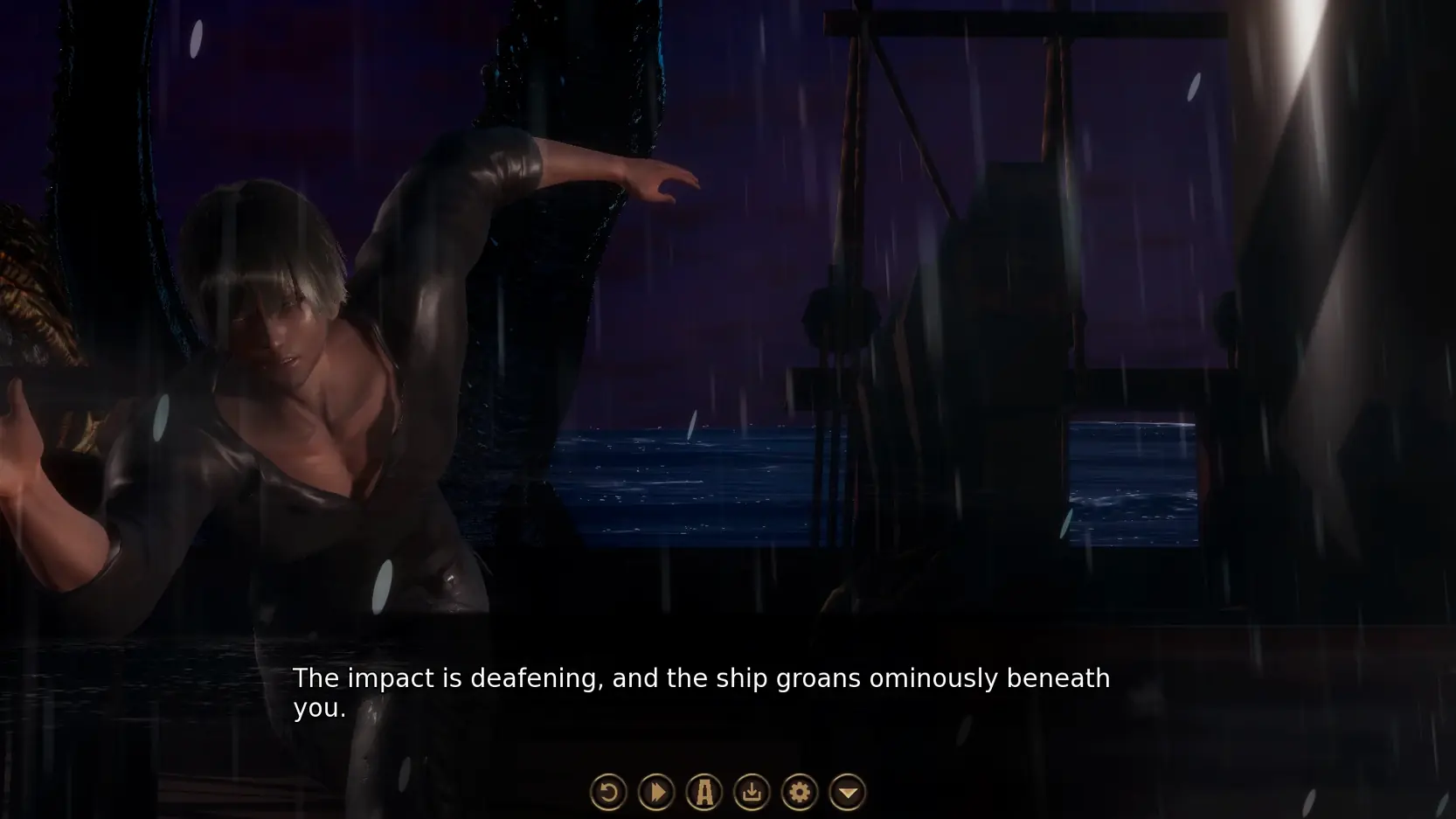
Task: Click the rollback arrow button
Action: [x=608, y=793]
